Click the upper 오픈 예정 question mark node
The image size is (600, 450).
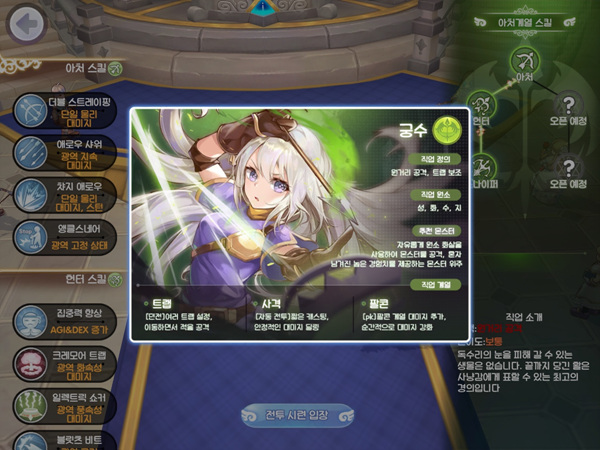(x=568, y=104)
